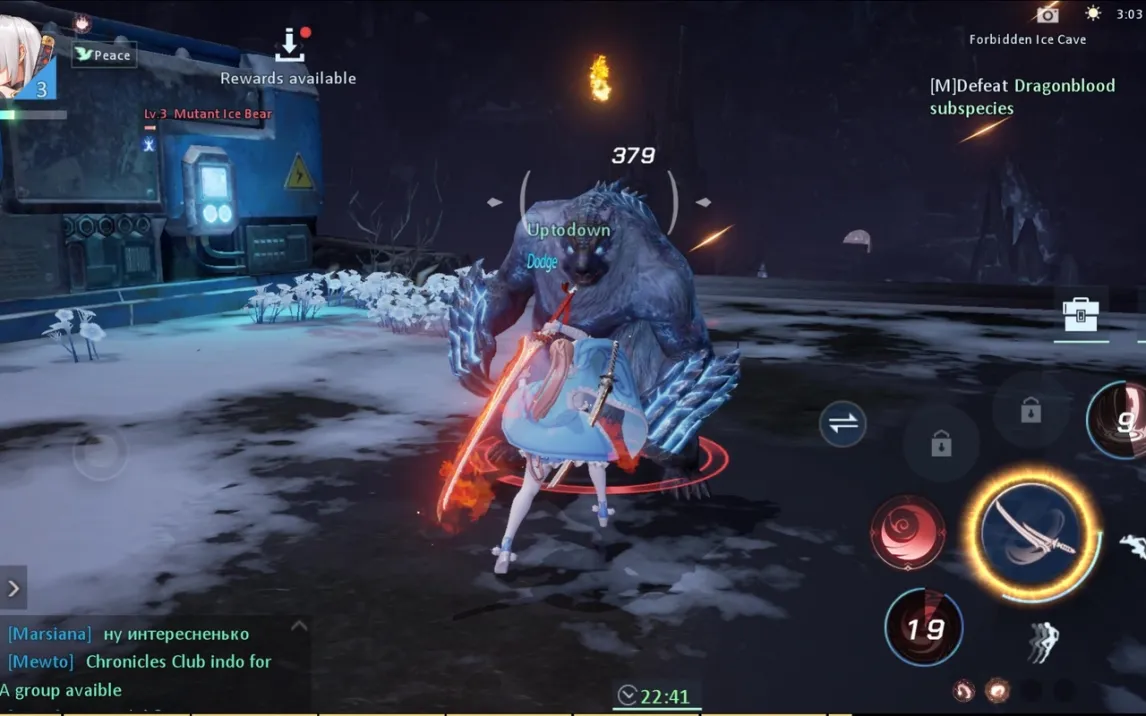Open the player character portrait
The width and height of the screenshot is (1146, 716).
(27, 58)
